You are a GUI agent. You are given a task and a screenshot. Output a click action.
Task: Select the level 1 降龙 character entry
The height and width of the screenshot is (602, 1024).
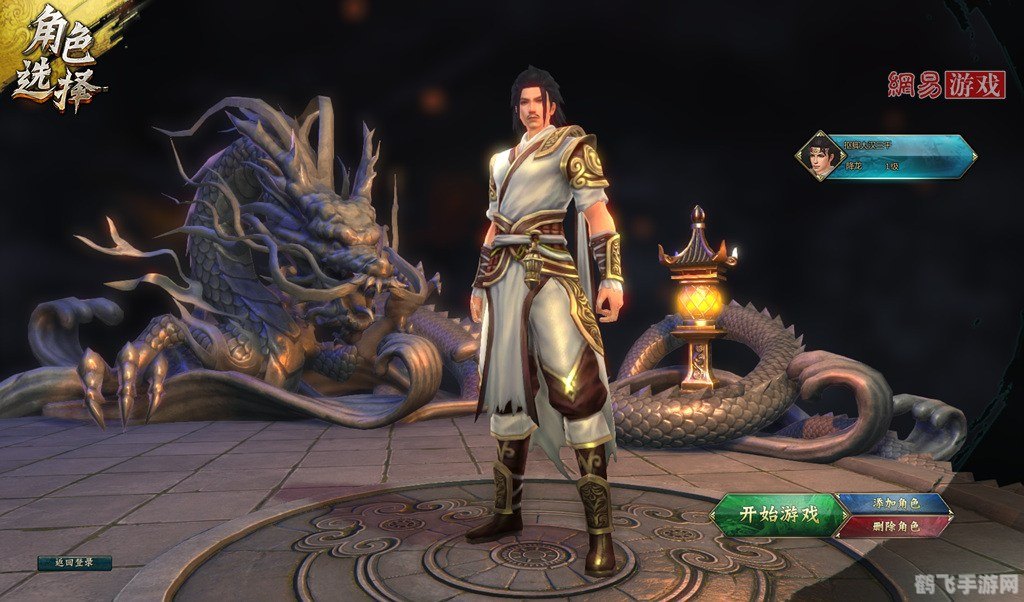[889, 156]
